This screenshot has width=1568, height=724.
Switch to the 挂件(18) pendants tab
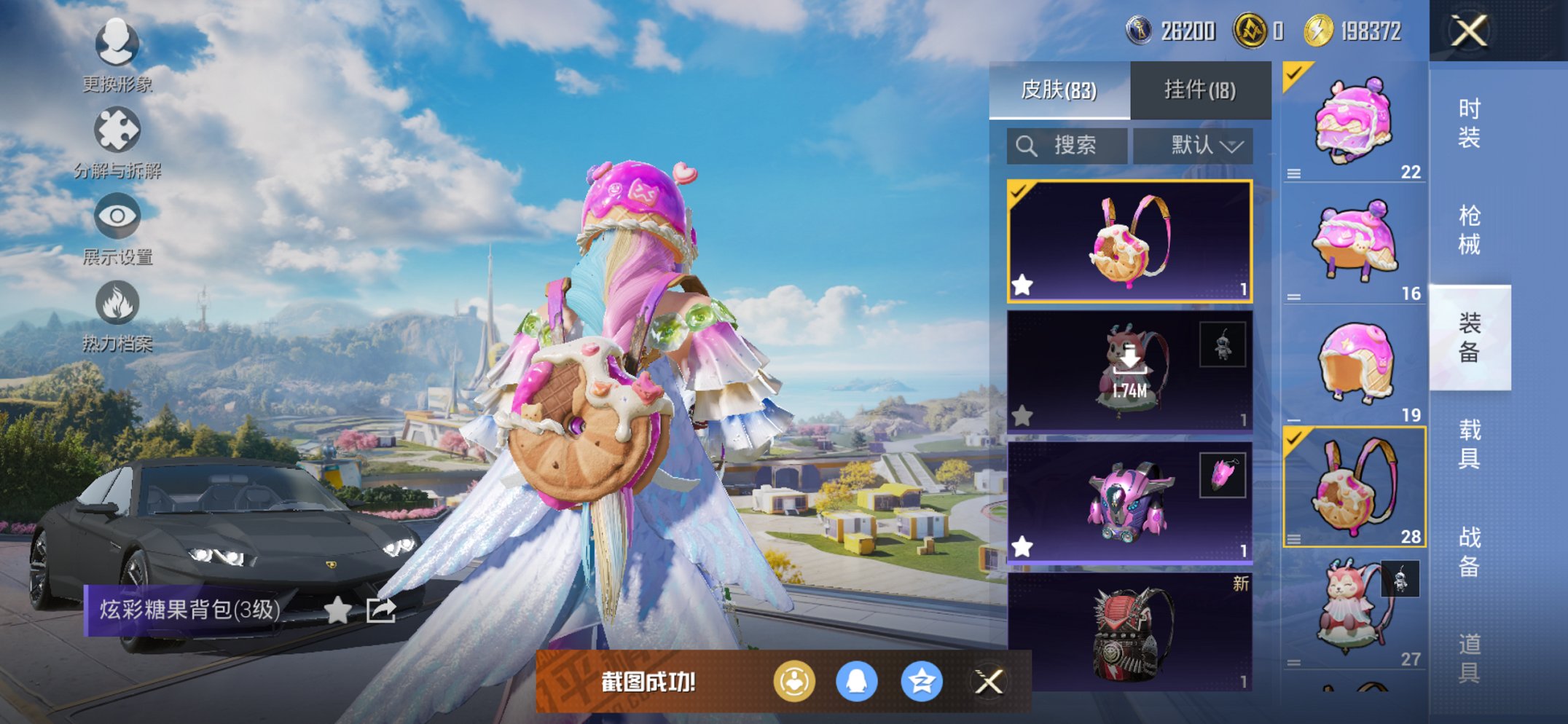click(1199, 90)
